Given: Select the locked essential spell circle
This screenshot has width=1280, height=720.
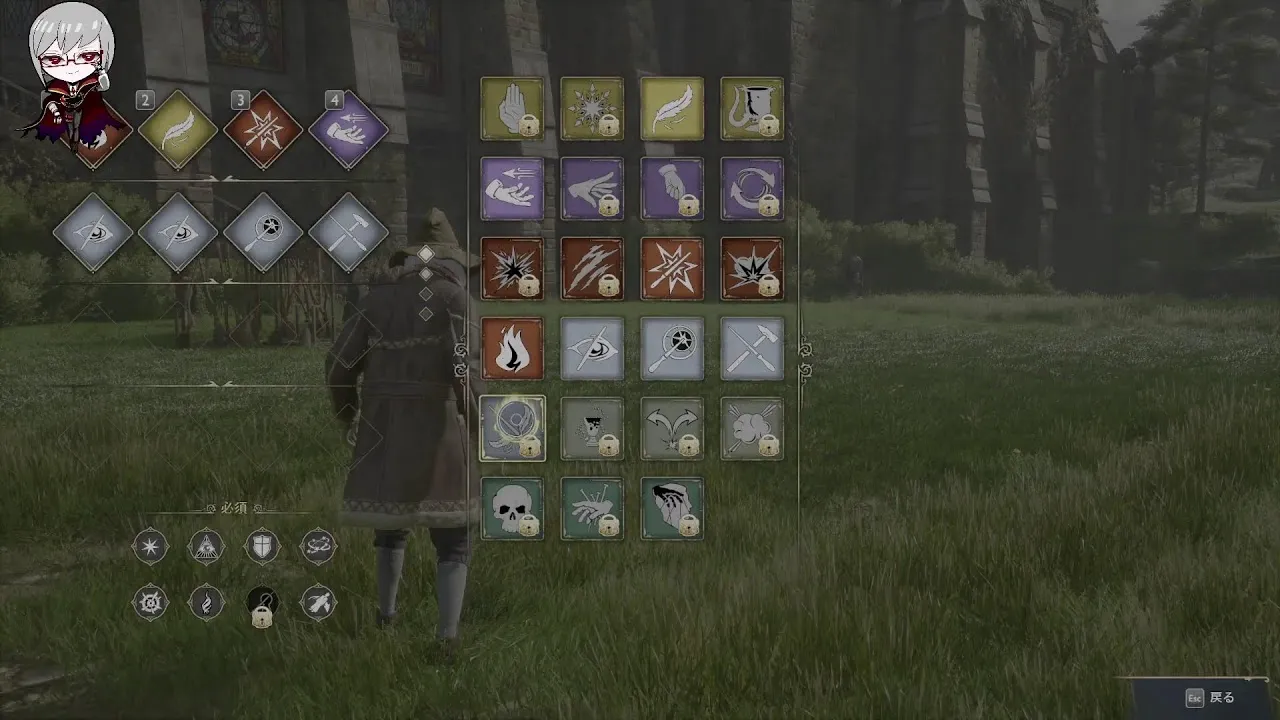Looking at the screenshot, I should click(x=262, y=603).
